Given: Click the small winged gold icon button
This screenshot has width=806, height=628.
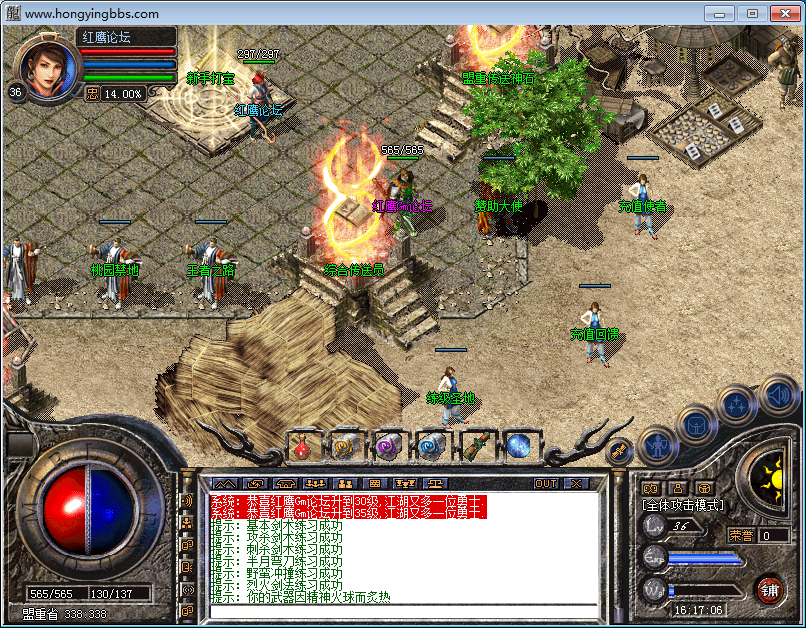Looking at the screenshot, I should point(619,449).
